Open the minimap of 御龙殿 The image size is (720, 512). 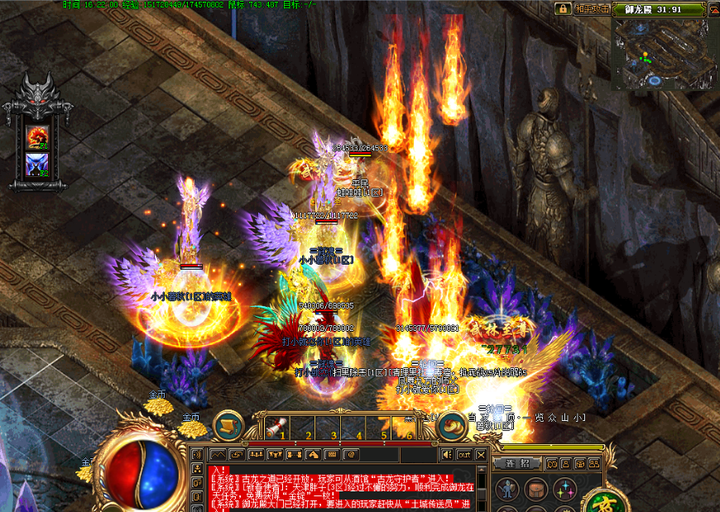click(x=661, y=54)
